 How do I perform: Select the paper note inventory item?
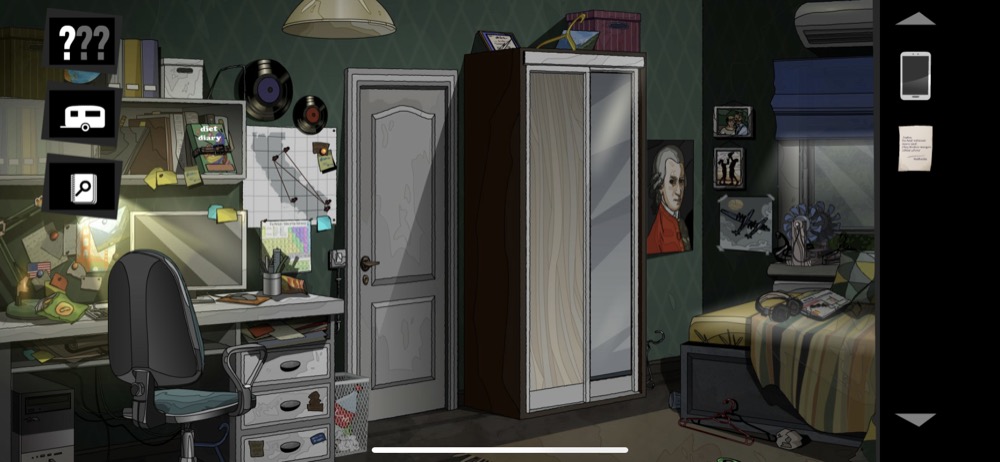click(915, 148)
